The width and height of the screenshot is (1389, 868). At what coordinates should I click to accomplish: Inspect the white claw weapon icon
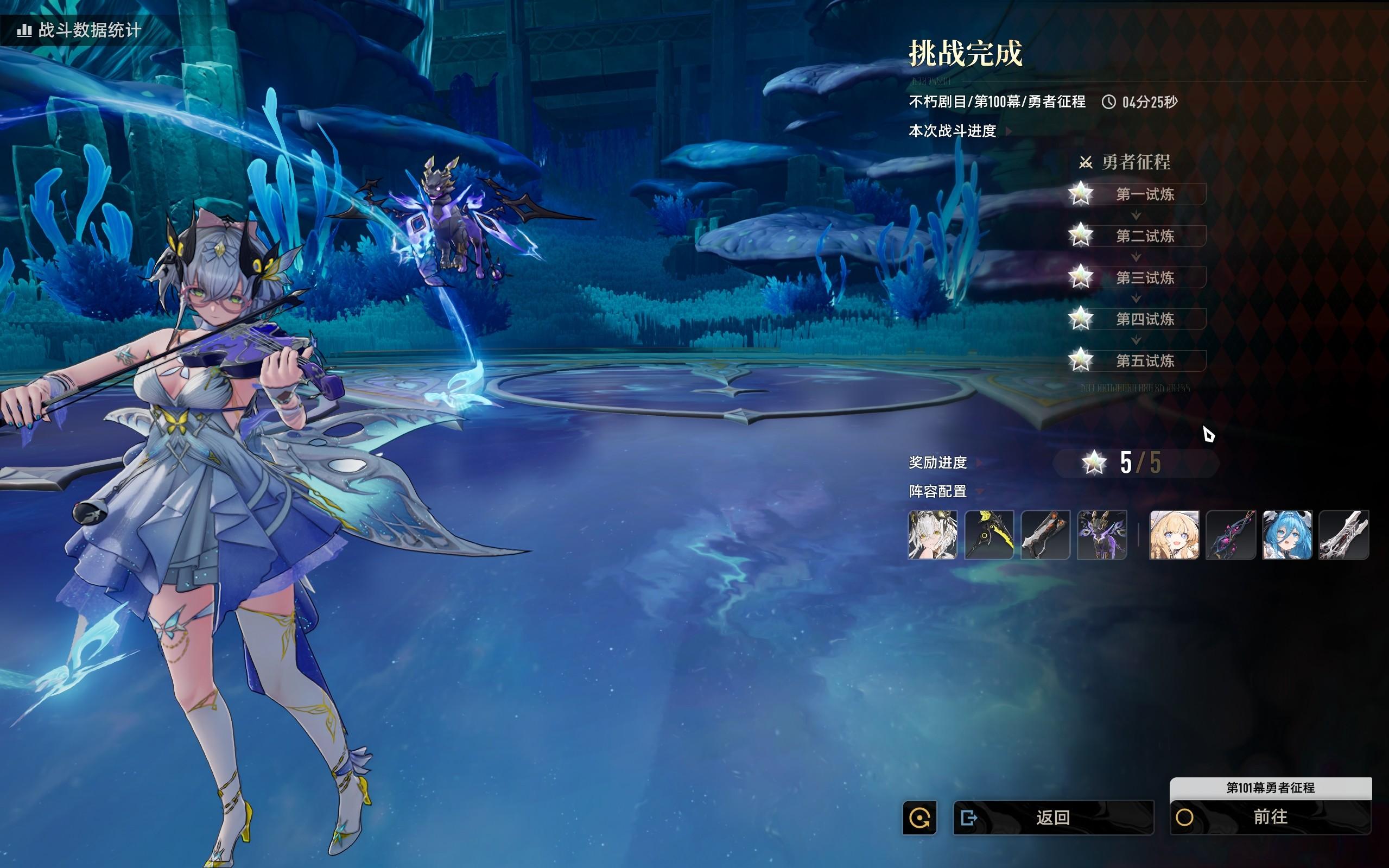pyautogui.click(x=1343, y=535)
